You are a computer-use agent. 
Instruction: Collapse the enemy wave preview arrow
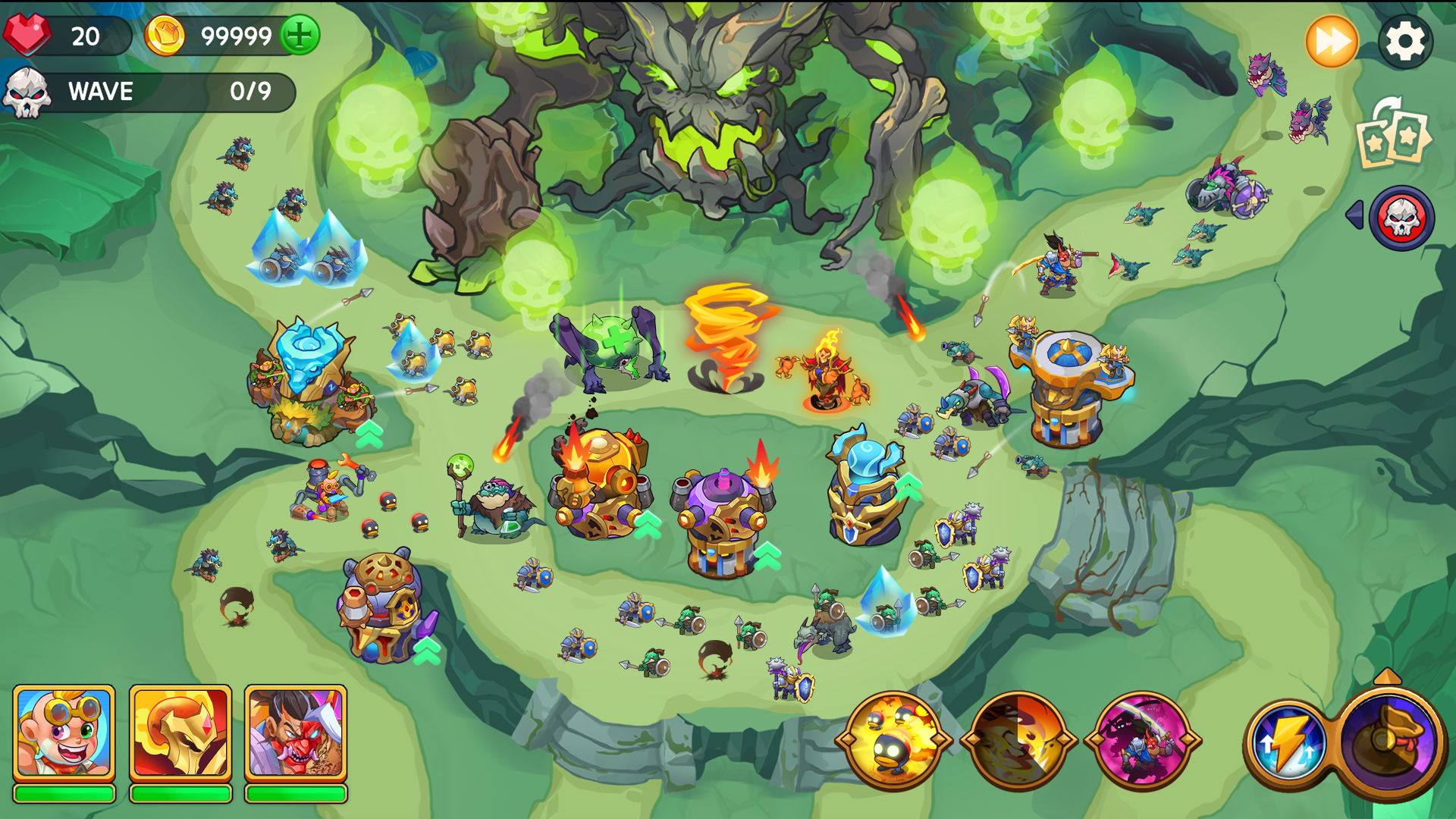(1357, 218)
